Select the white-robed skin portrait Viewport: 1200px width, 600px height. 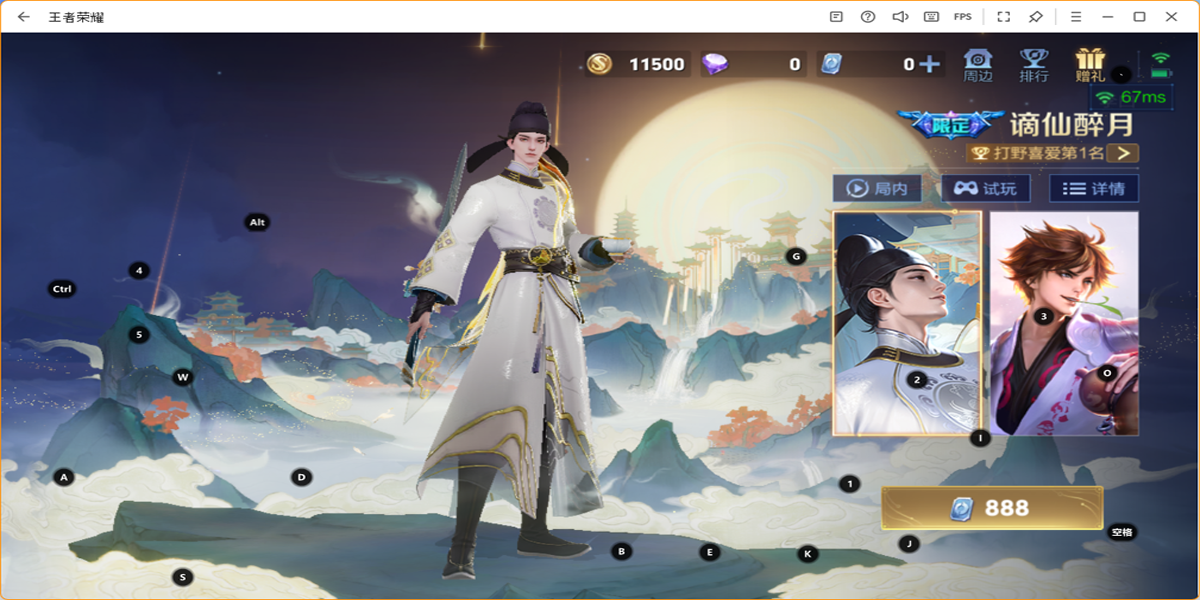click(x=907, y=322)
